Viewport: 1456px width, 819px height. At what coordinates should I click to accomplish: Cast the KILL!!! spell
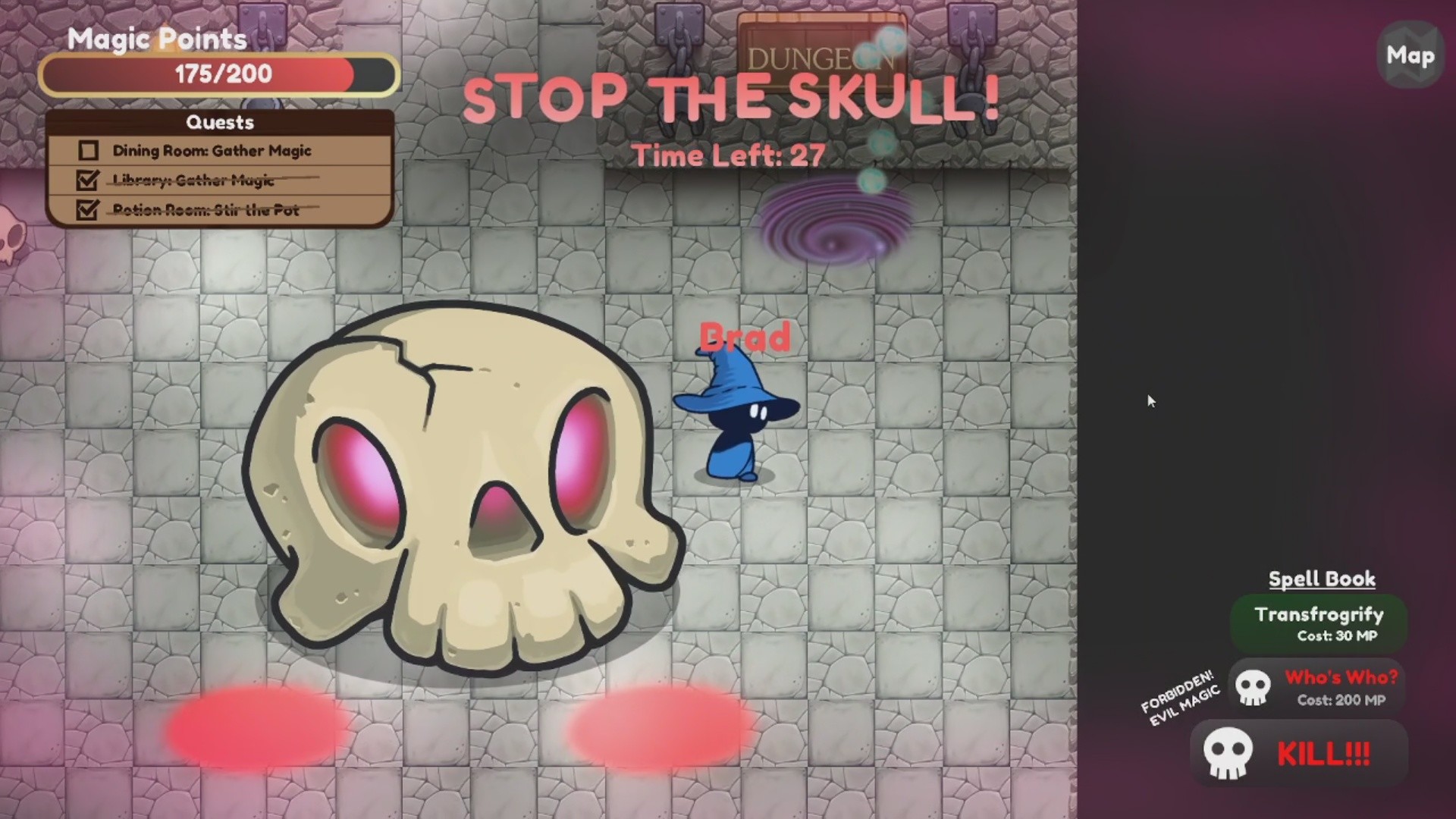tap(1323, 753)
